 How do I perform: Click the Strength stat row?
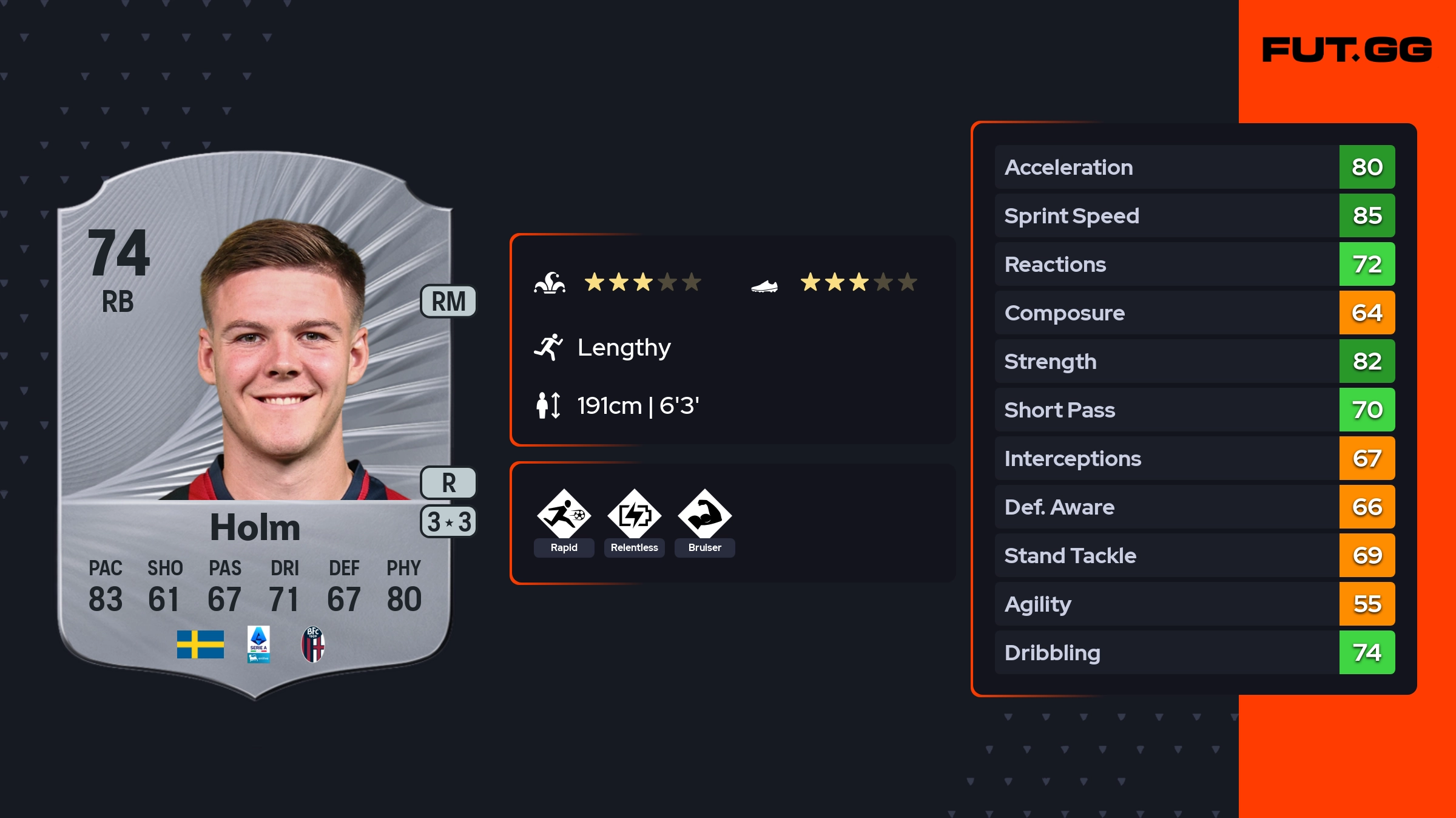click(x=1194, y=361)
